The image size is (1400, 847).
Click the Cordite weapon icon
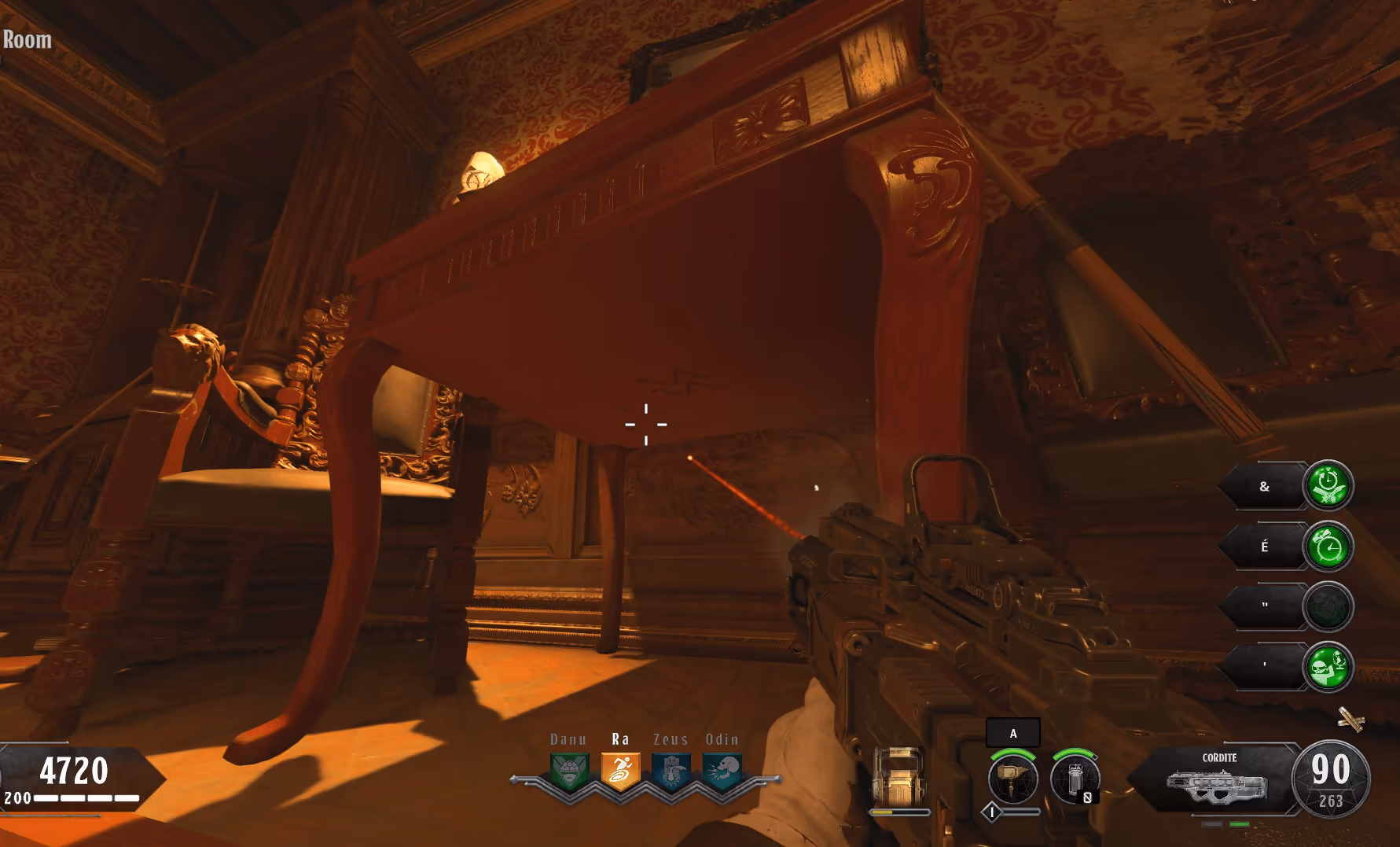coord(1217,783)
